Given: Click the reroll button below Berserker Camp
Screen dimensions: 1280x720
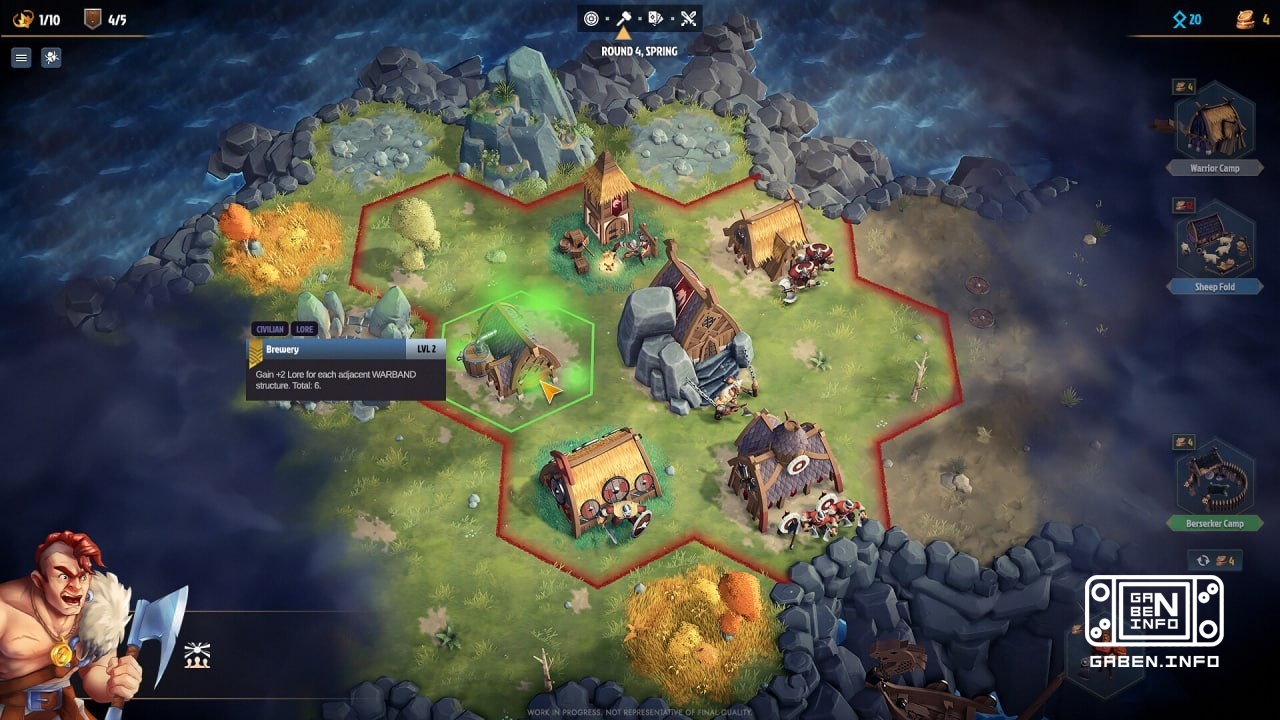Looking at the screenshot, I should coord(1213,560).
